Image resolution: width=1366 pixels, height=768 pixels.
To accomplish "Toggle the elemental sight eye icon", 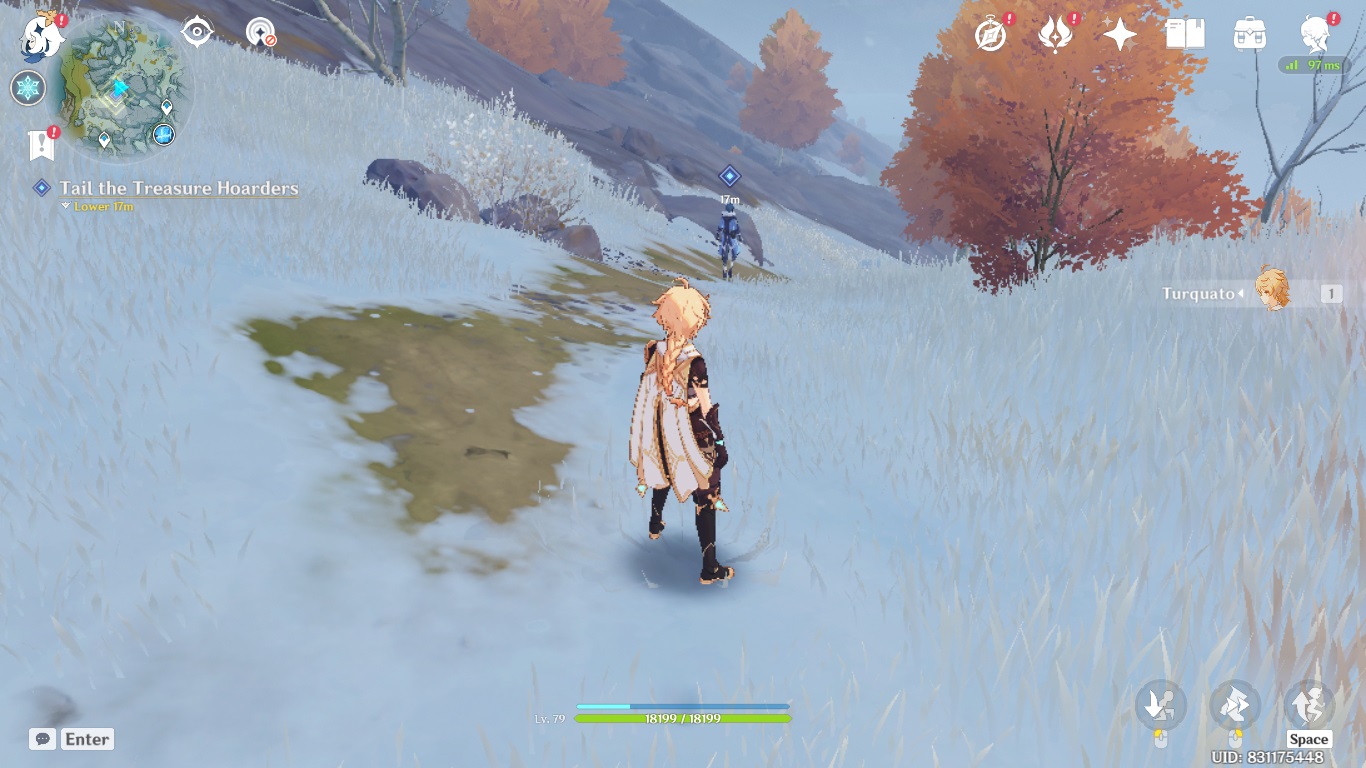I will pos(197,32).
